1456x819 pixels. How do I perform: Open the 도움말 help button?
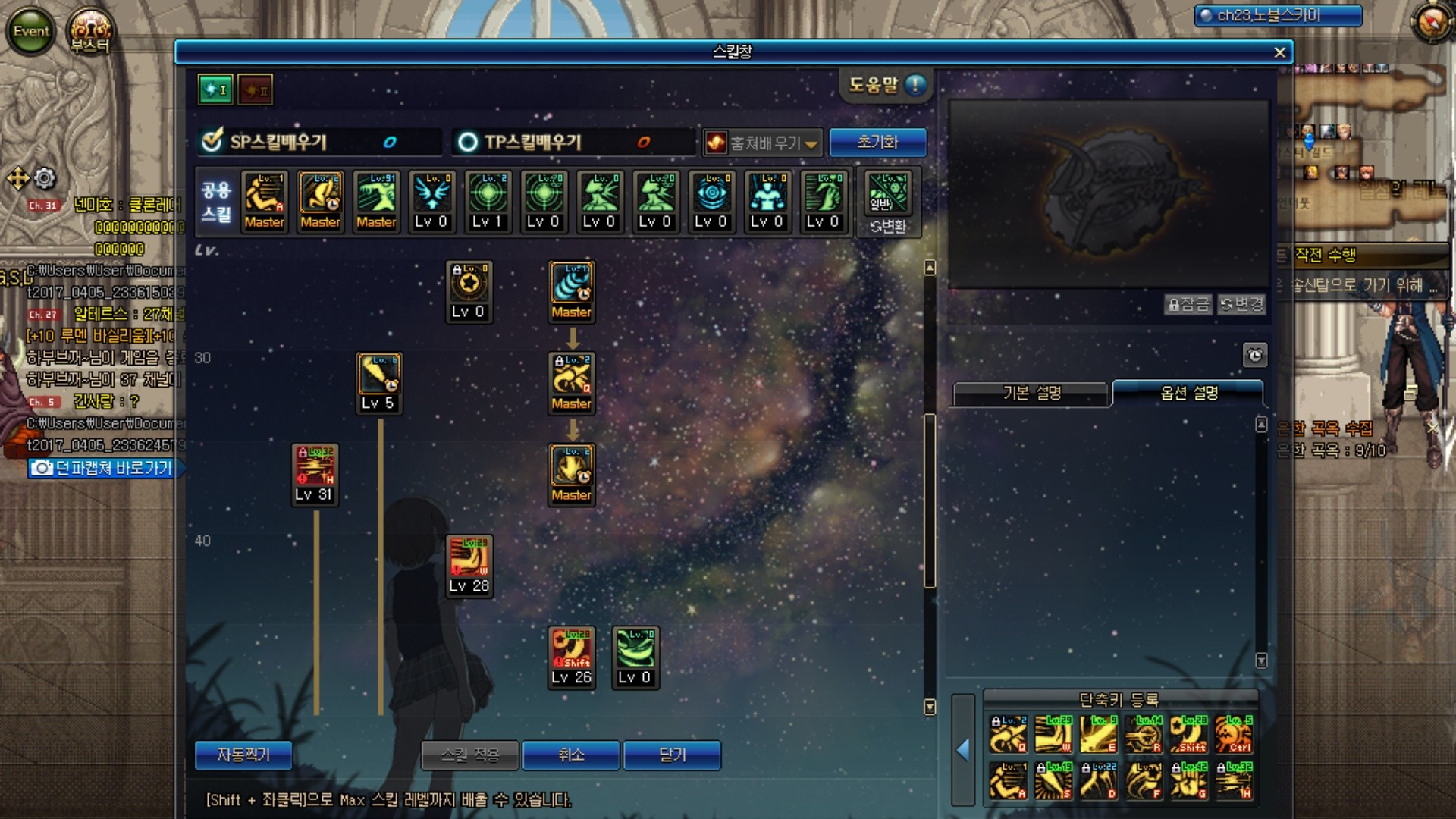pos(886,85)
